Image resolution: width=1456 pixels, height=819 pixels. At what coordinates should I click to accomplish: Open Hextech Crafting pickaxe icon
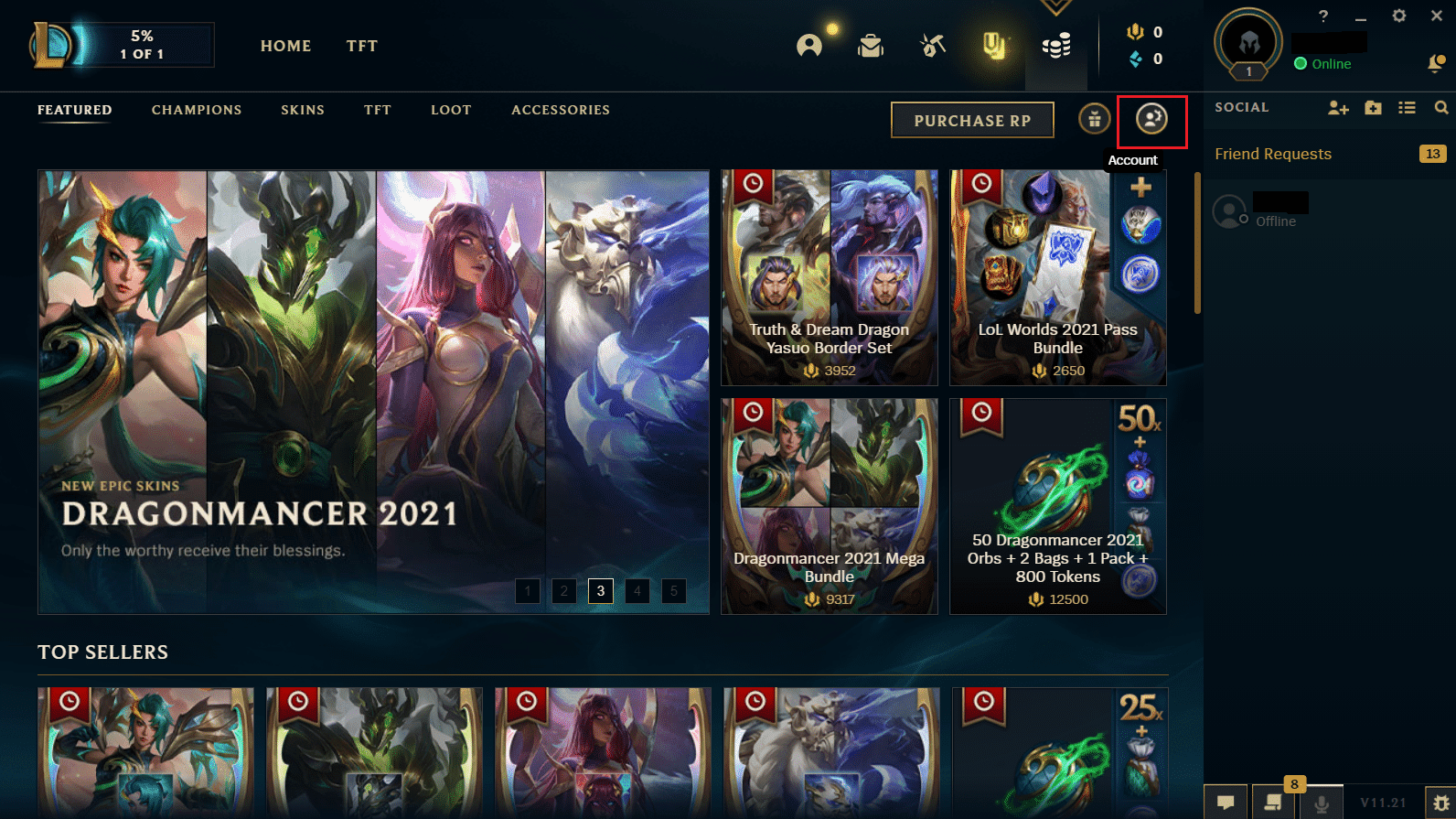pos(932,44)
